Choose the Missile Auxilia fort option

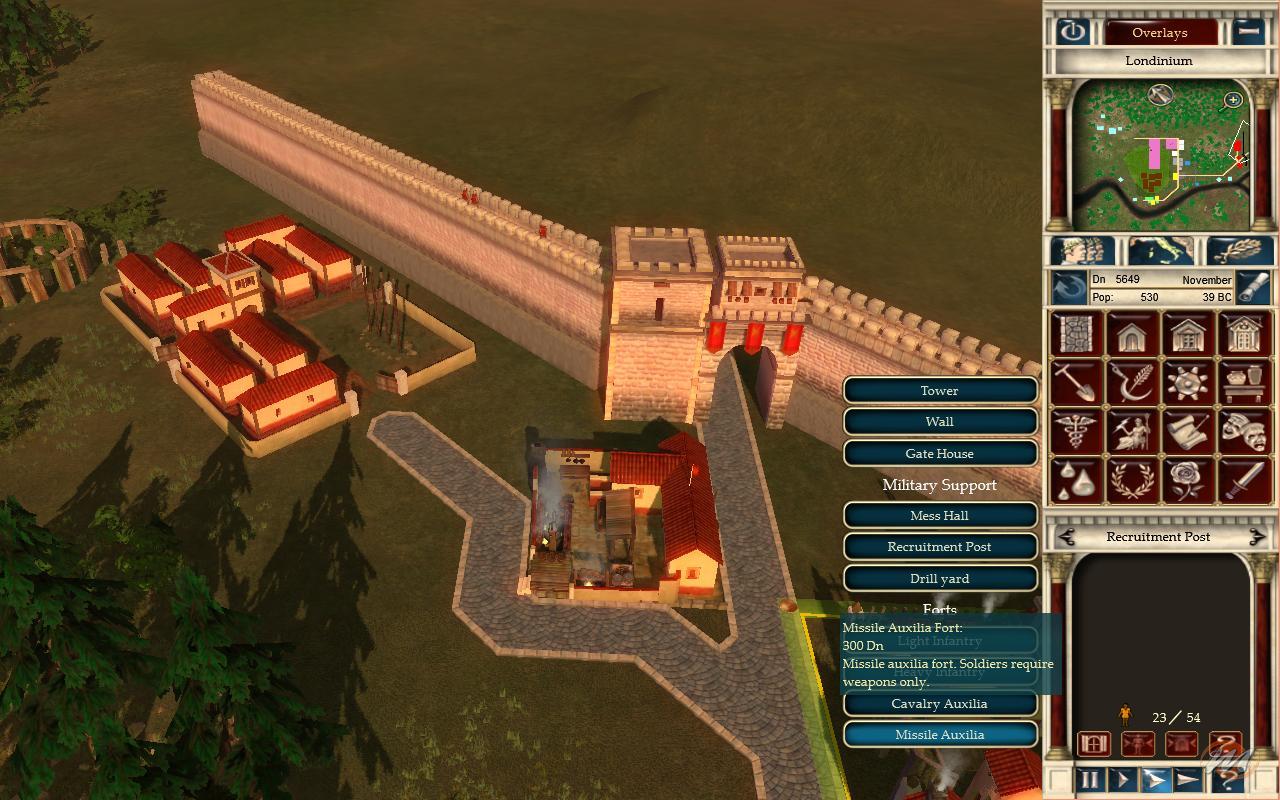point(940,734)
